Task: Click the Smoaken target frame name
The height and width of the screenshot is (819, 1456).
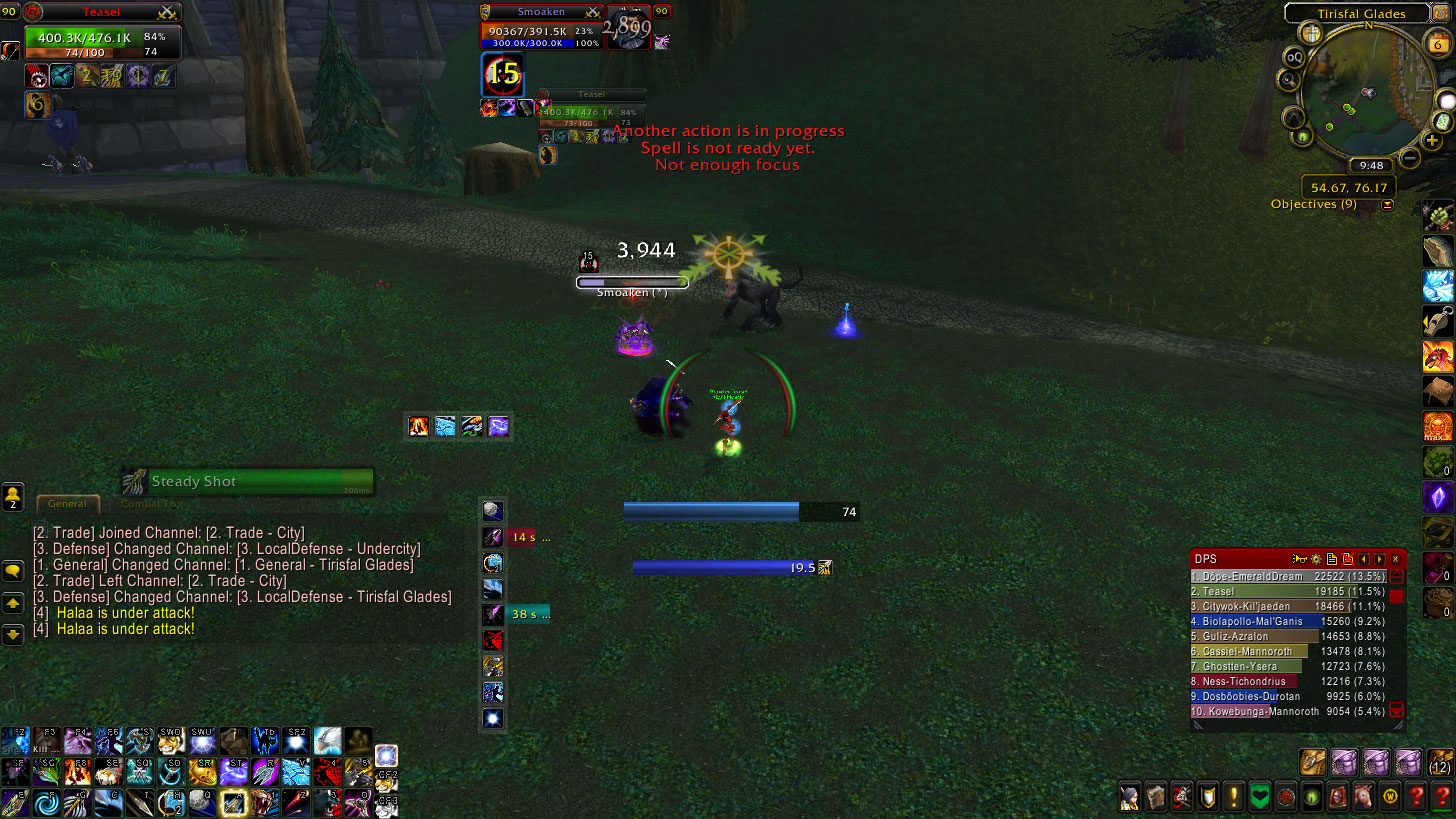Action: (541, 12)
